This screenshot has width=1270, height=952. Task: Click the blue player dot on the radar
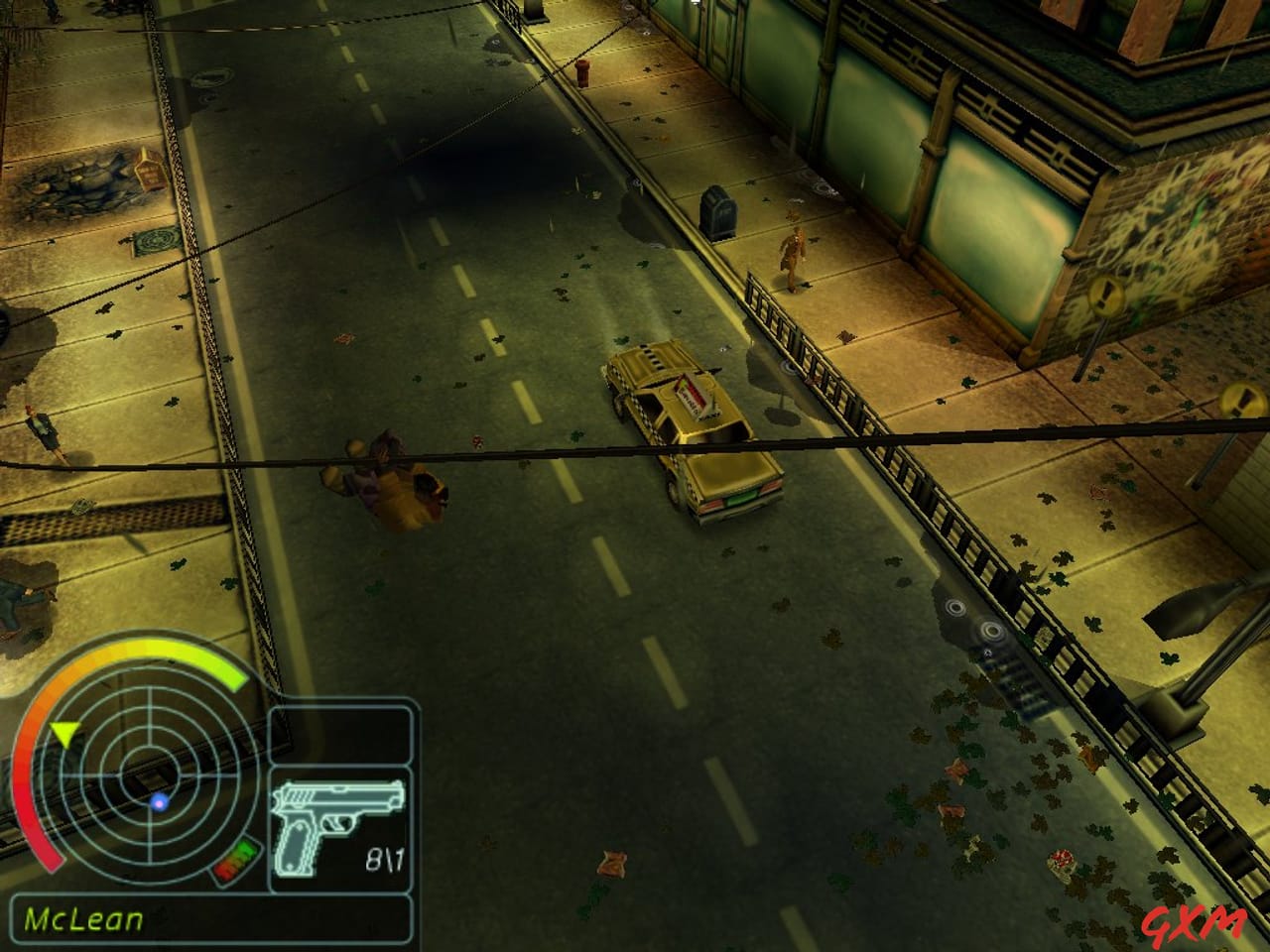pos(157,803)
